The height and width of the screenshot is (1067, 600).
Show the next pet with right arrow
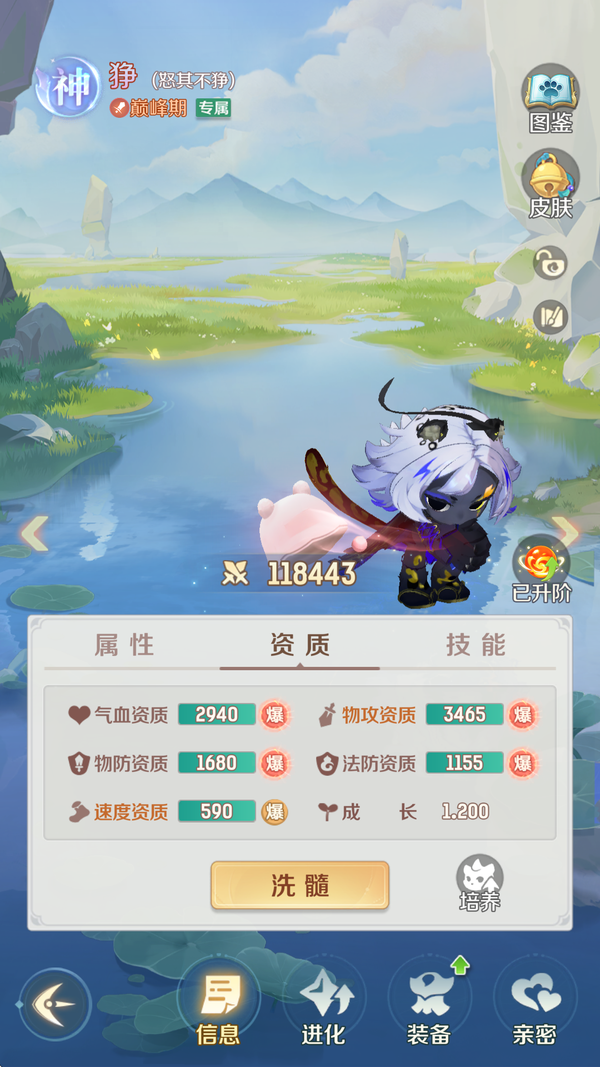pyautogui.click(x=567, y=533)
